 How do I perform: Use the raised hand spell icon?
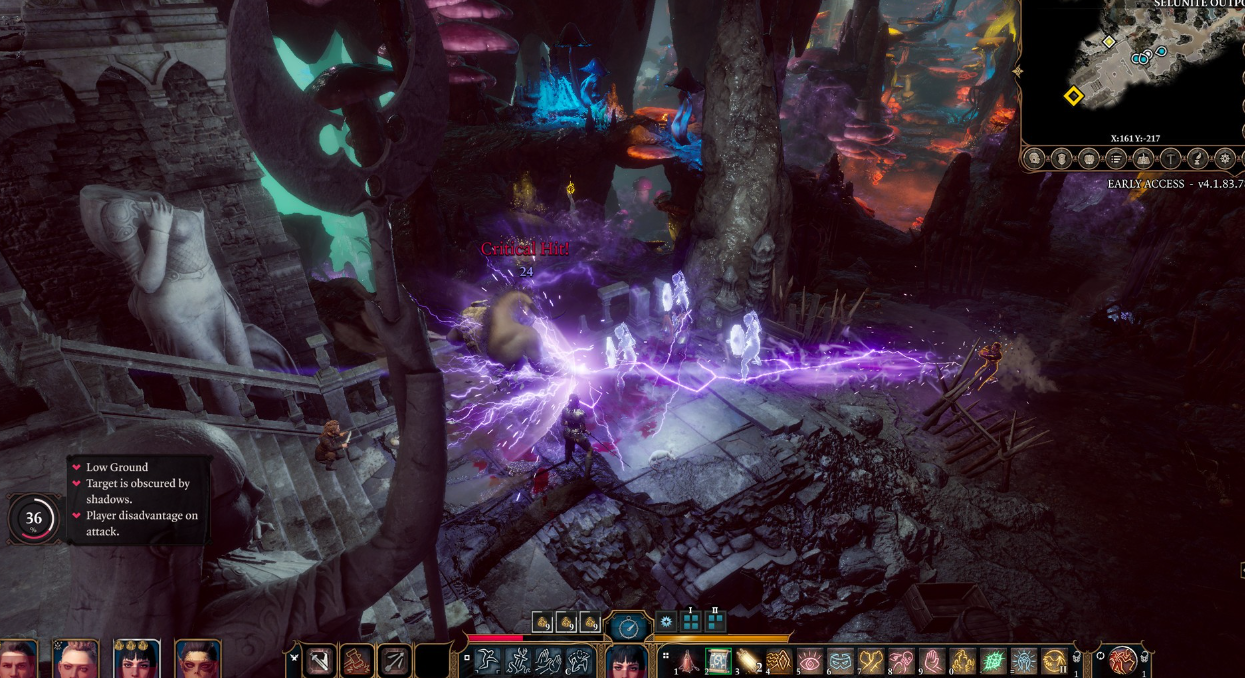click(x=932, y=661)
